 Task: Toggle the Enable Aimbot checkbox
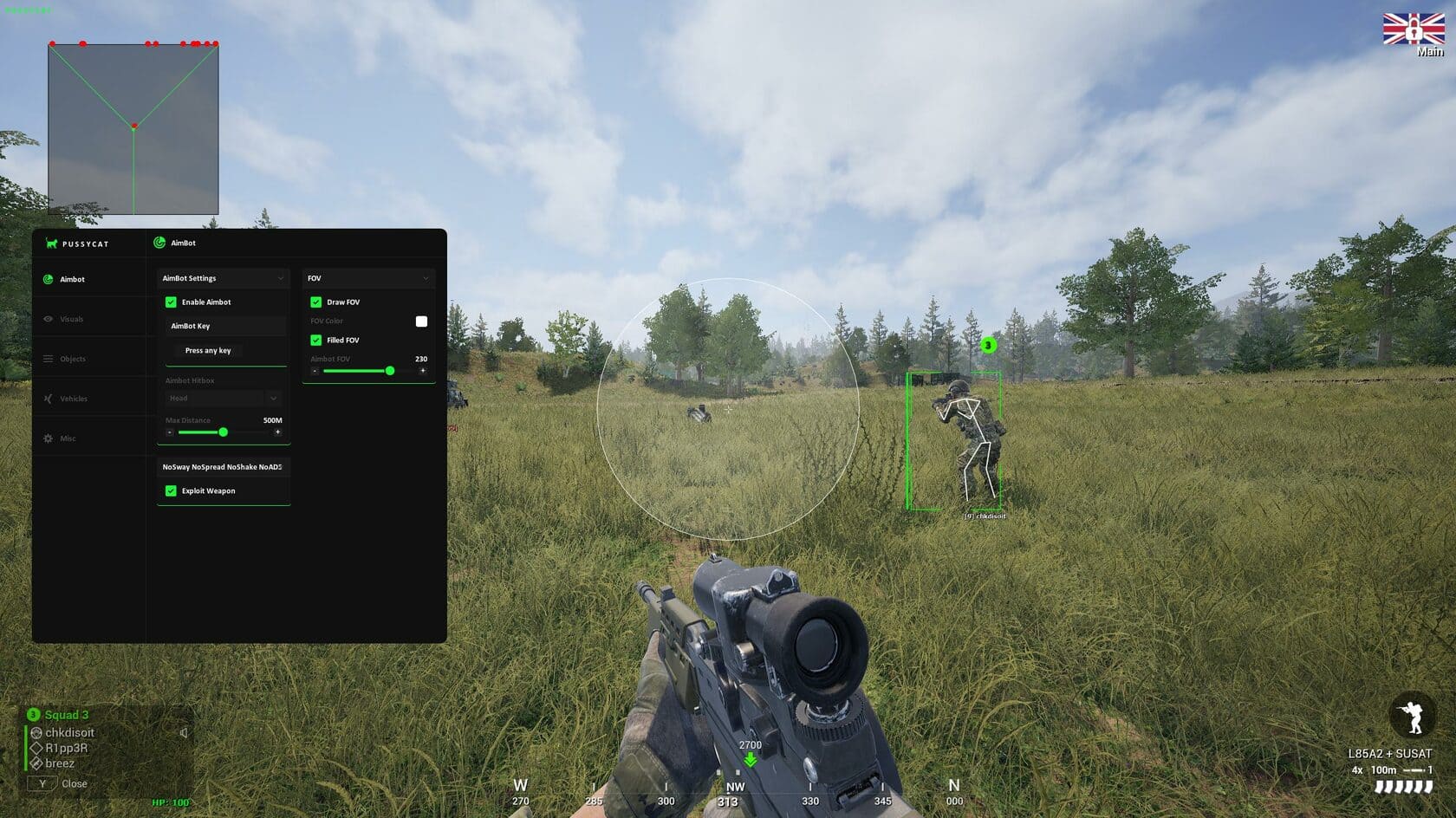(171, 302)
